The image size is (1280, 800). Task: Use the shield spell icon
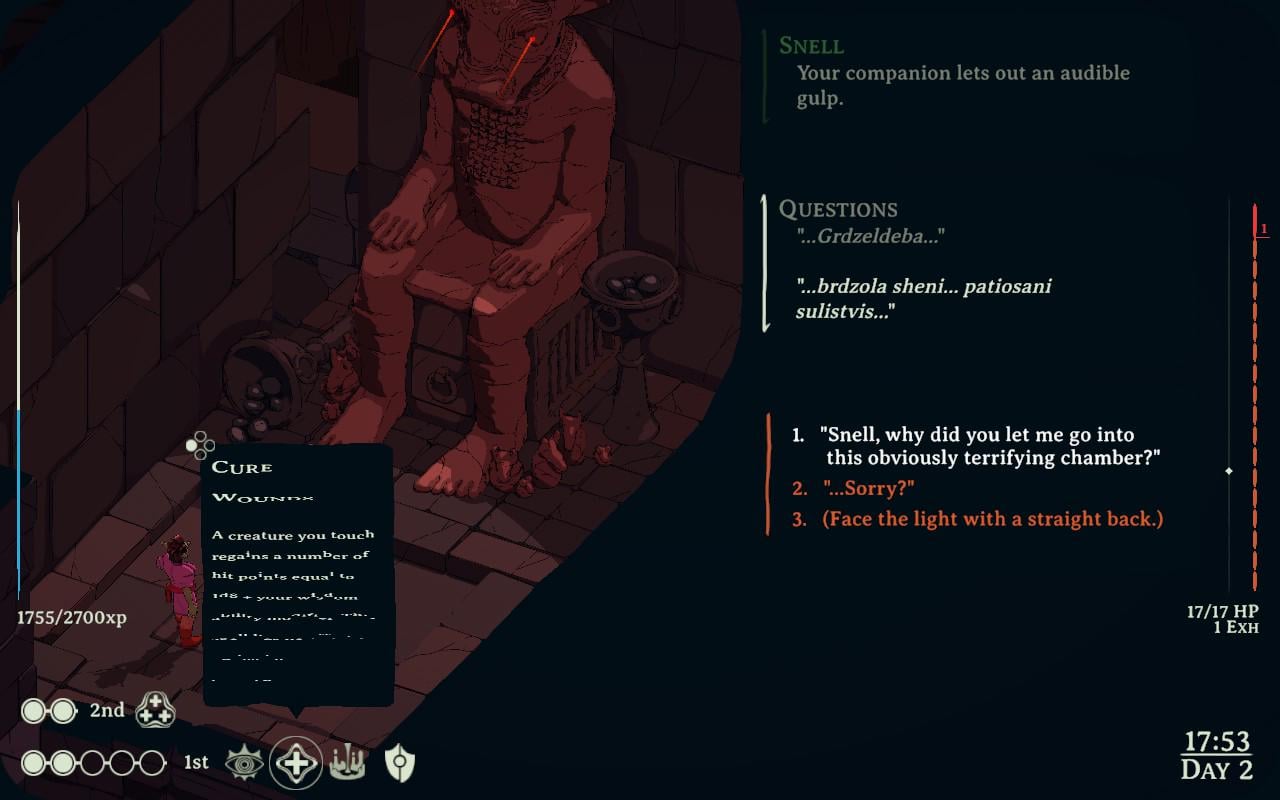[400, 764]
